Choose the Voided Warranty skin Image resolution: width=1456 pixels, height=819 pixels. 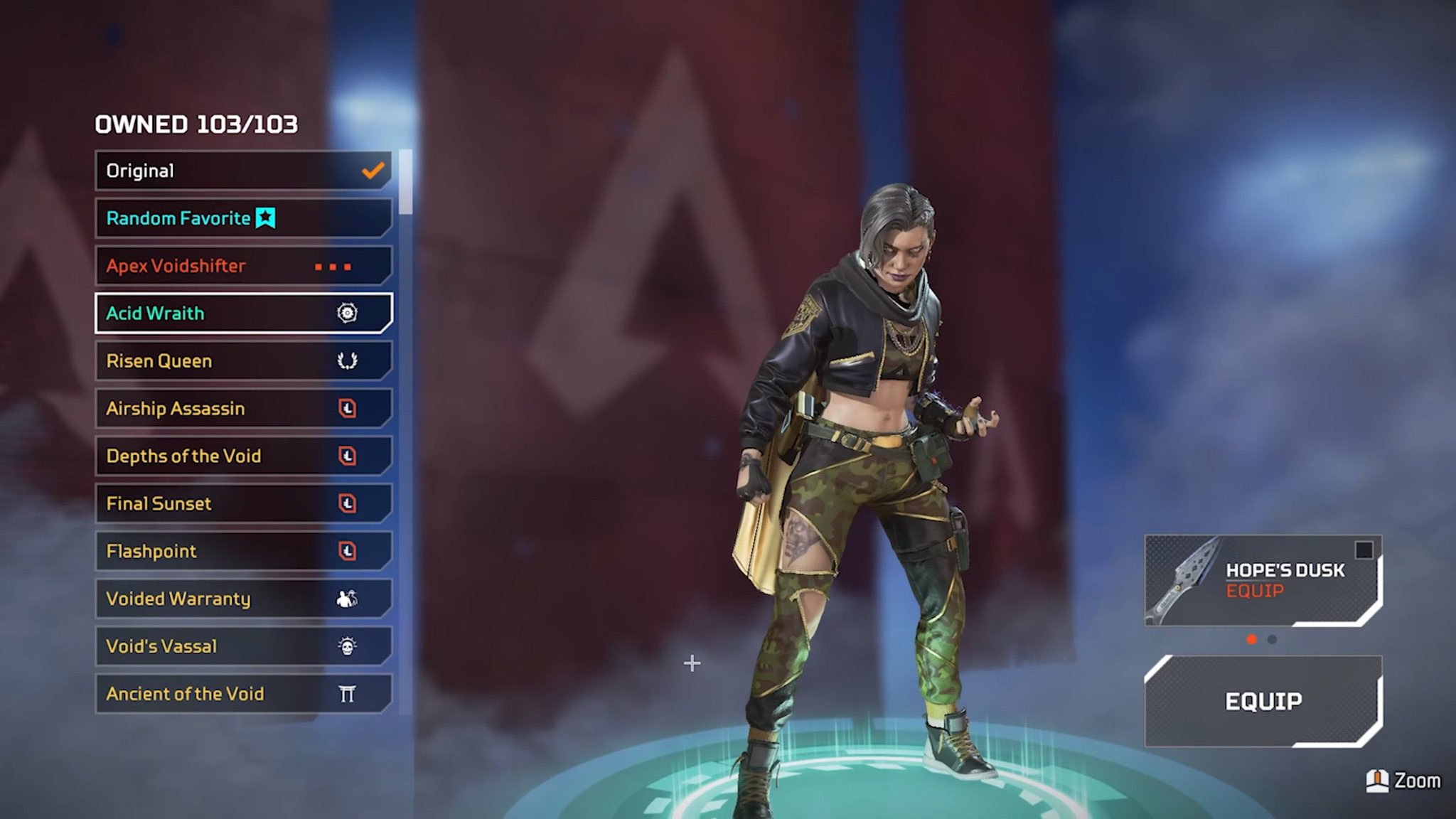(x=242, y=599)
